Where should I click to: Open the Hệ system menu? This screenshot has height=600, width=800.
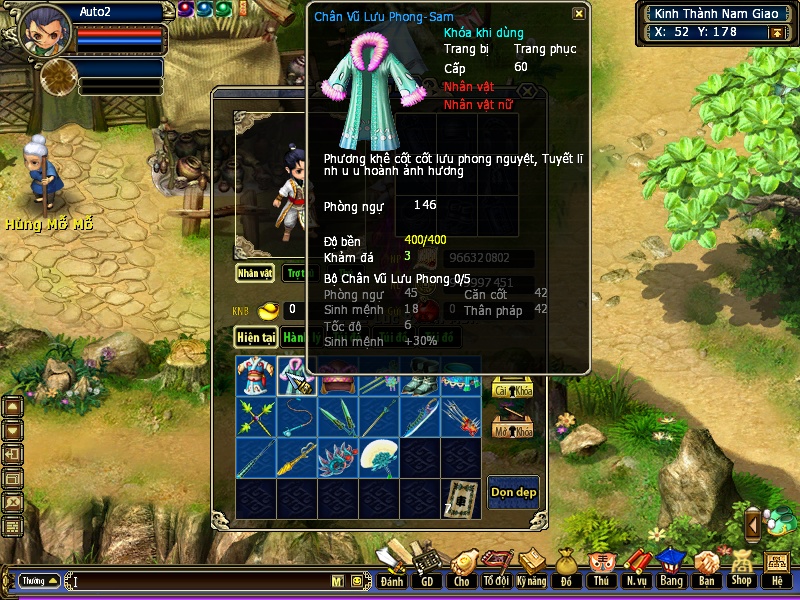point(776,568)
